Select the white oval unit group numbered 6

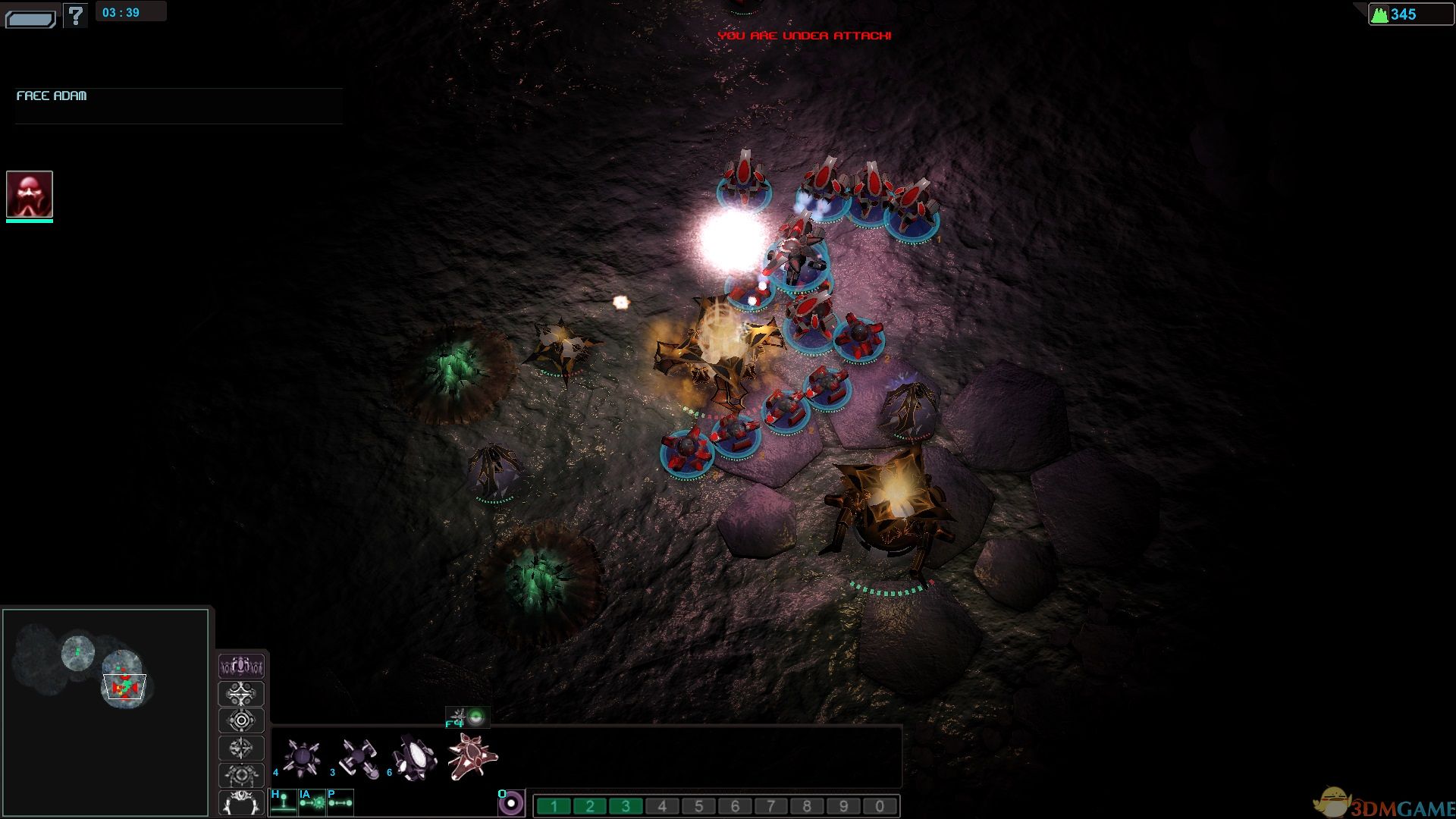[x=415, y=757]
